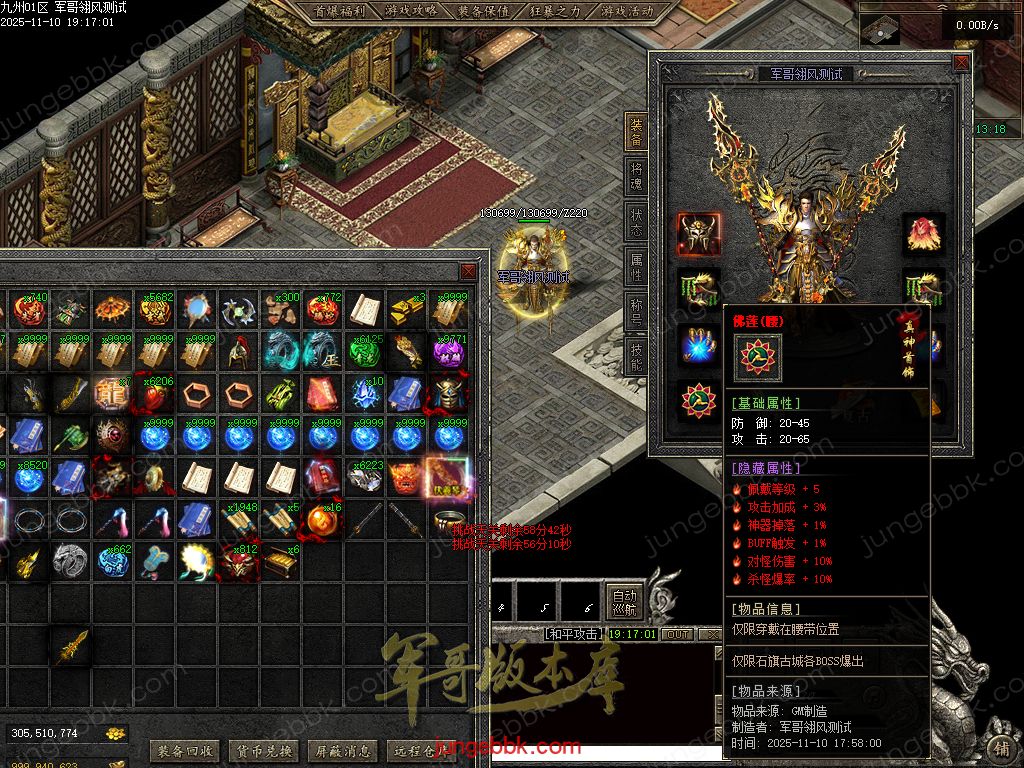1024x768 pixels.
Task: Close the inventory bag window
Action: pyautogui.click(x=468, y=272)
